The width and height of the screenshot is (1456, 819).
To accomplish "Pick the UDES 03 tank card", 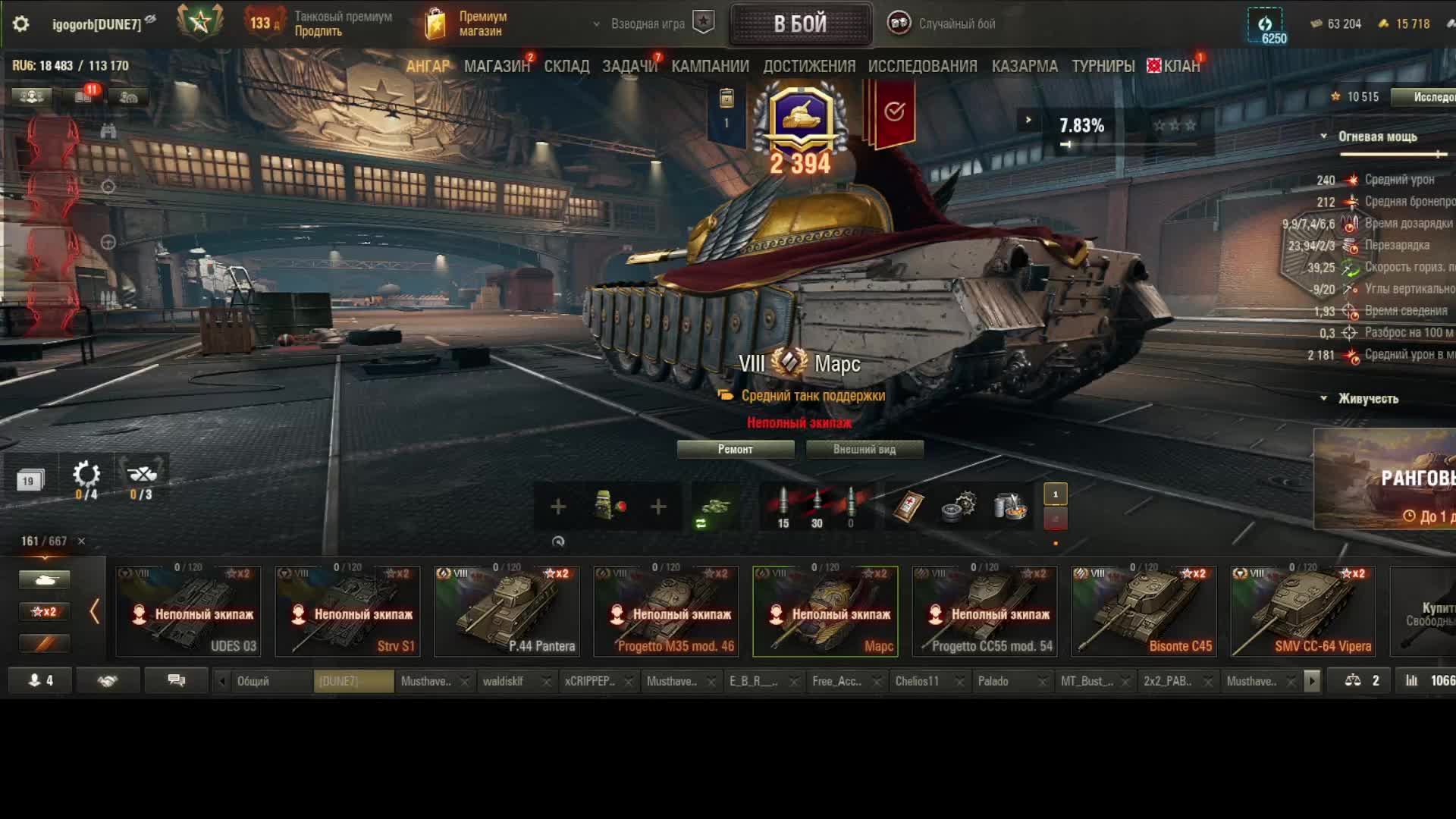I will pos(188,611).
